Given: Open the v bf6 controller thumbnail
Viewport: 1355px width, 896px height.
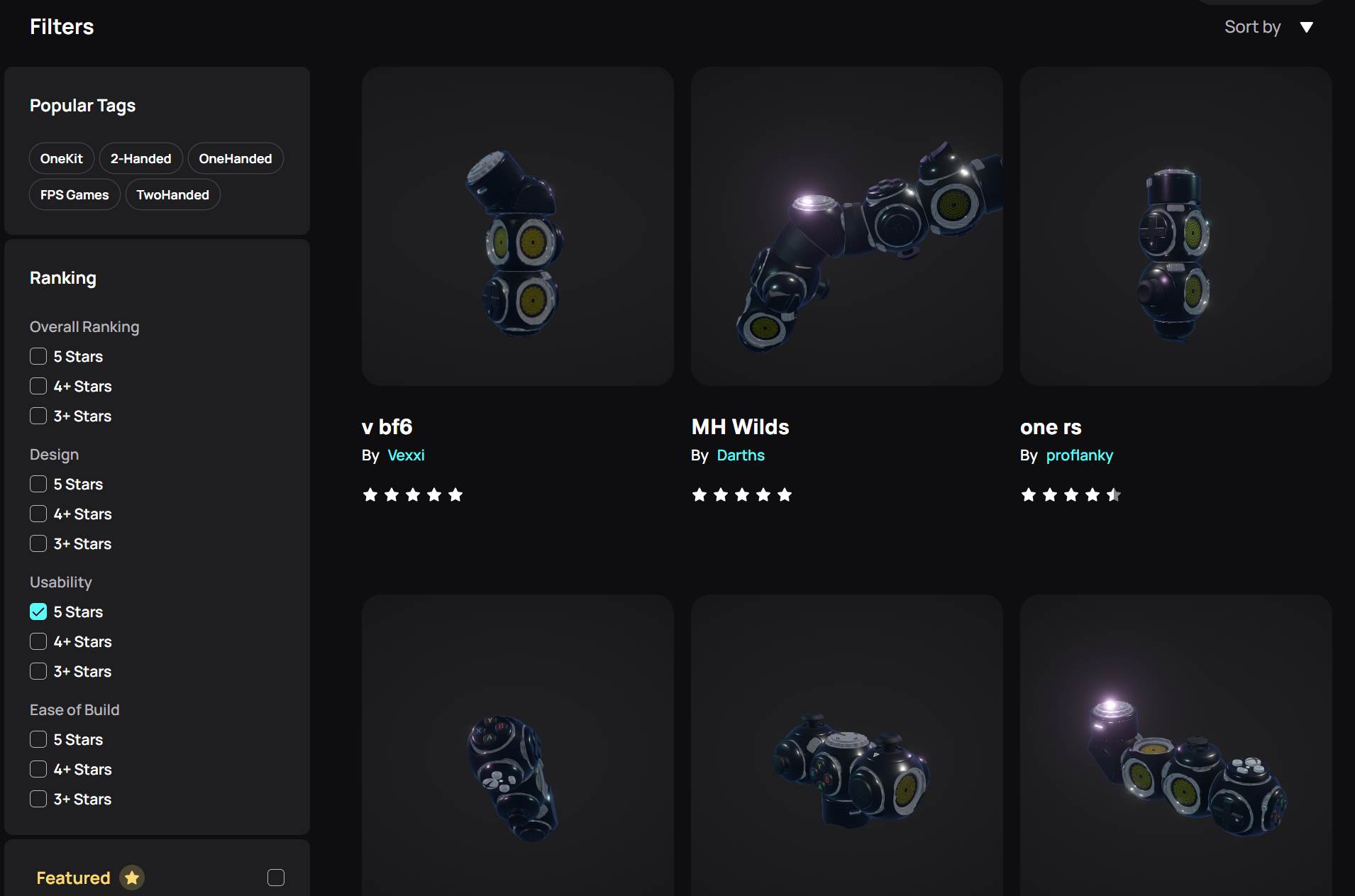Looking at the screenshot, I should click(517, 226).
